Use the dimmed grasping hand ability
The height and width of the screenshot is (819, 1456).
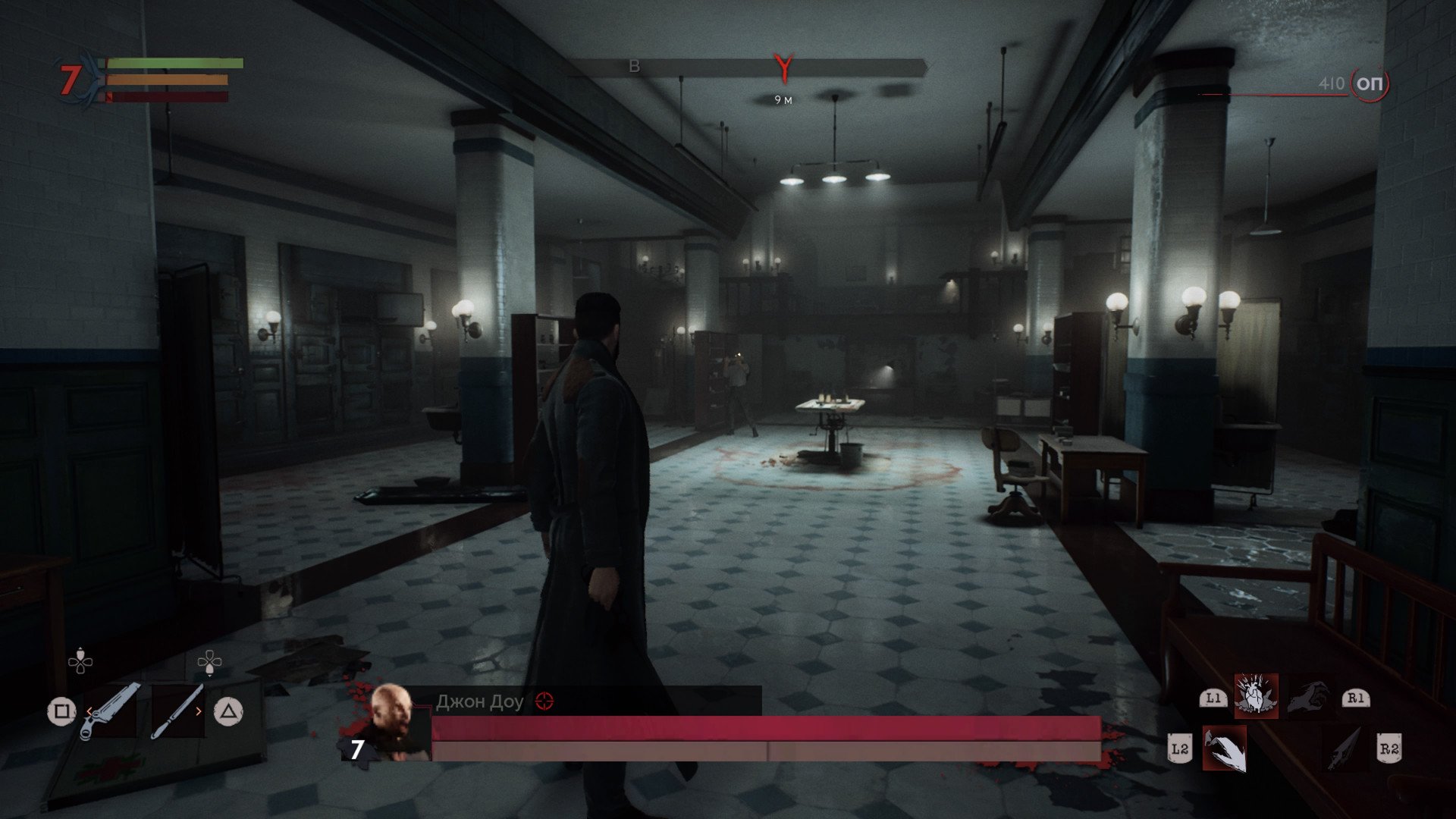[x=1307, y=696]
